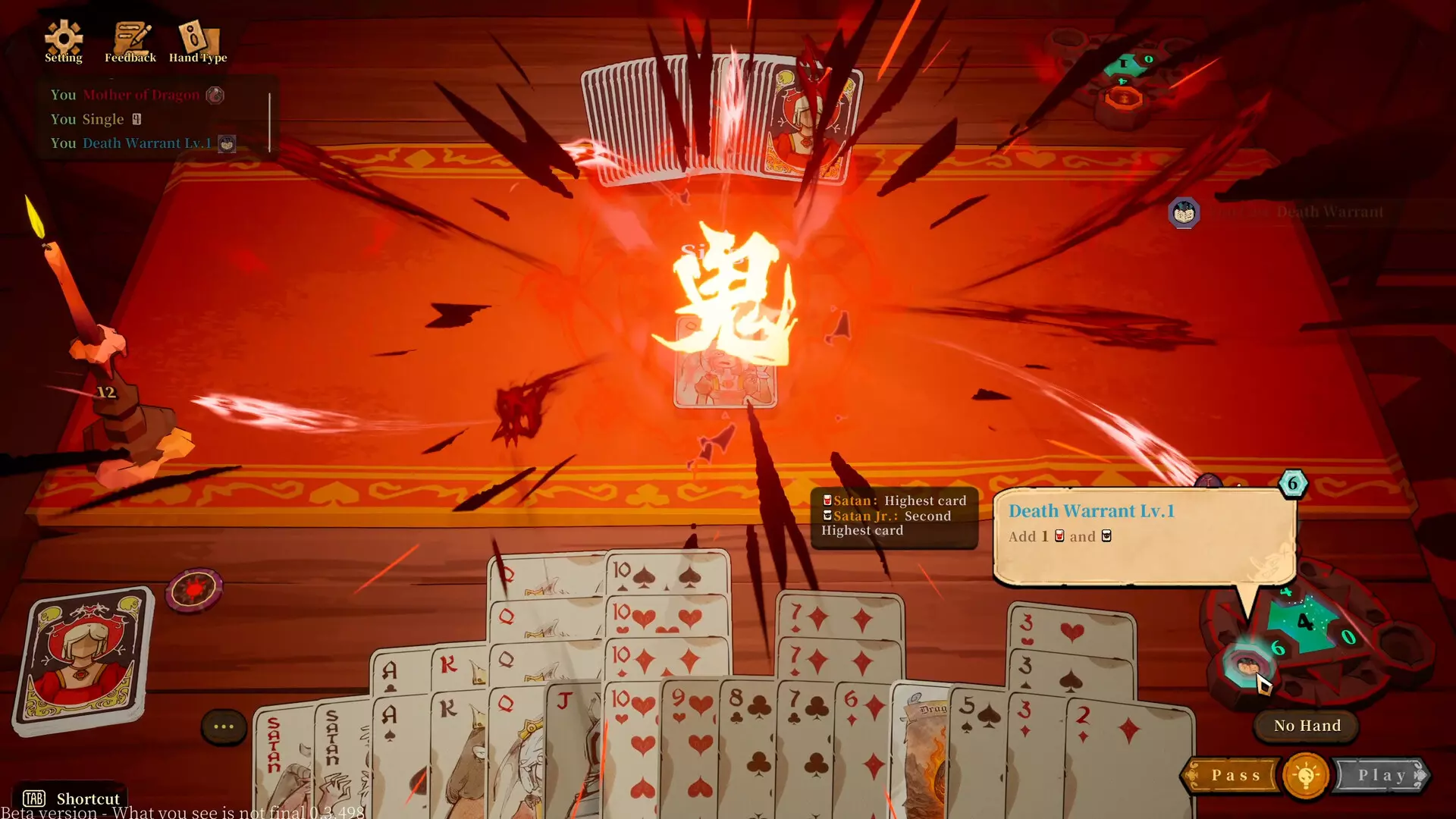Viewport: 1456px width, 819px height.
Task: Click the Single card icon in status list
Action: [136, 118]
